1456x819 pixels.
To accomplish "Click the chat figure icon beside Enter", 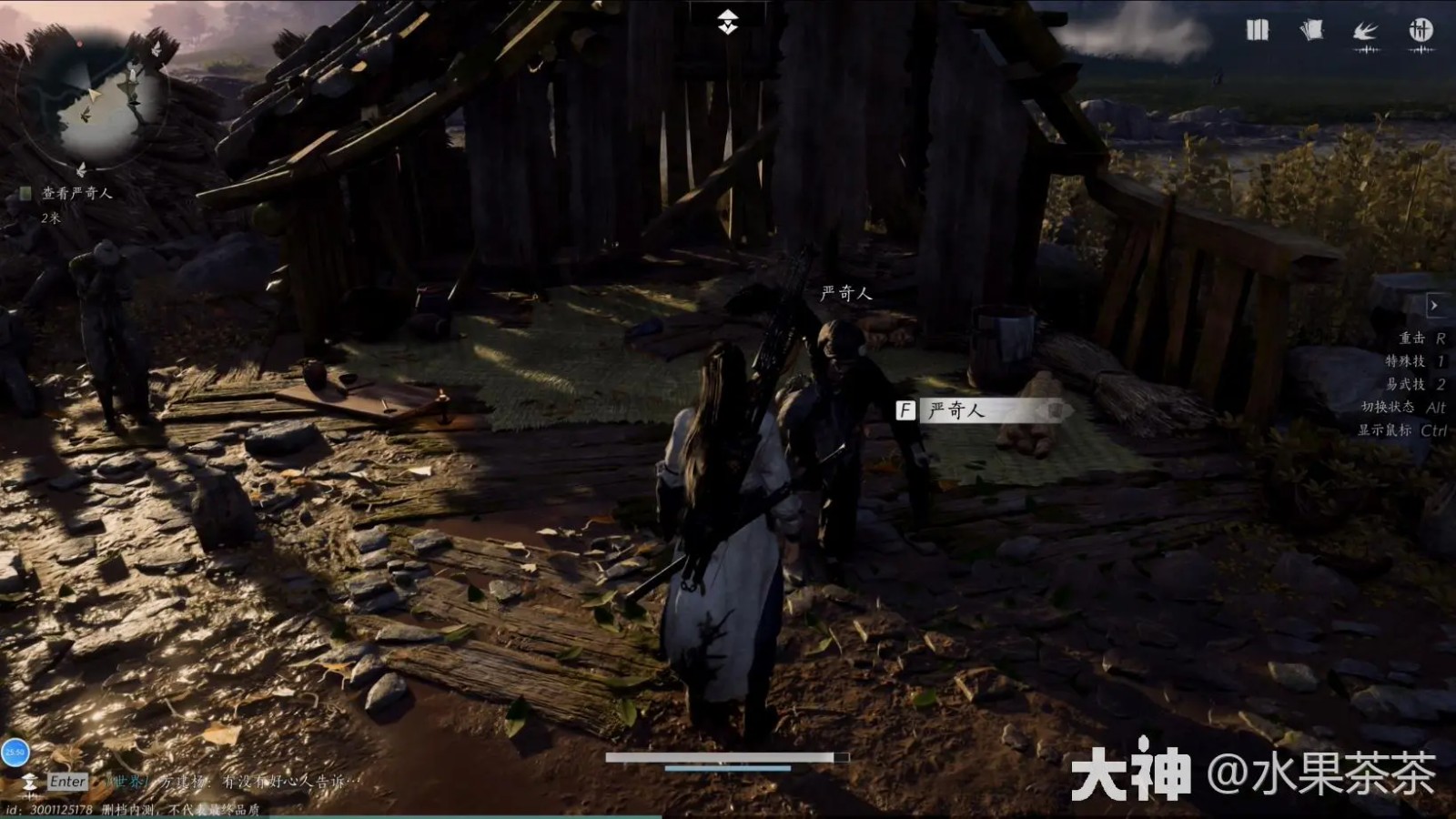I will [29, 783].
